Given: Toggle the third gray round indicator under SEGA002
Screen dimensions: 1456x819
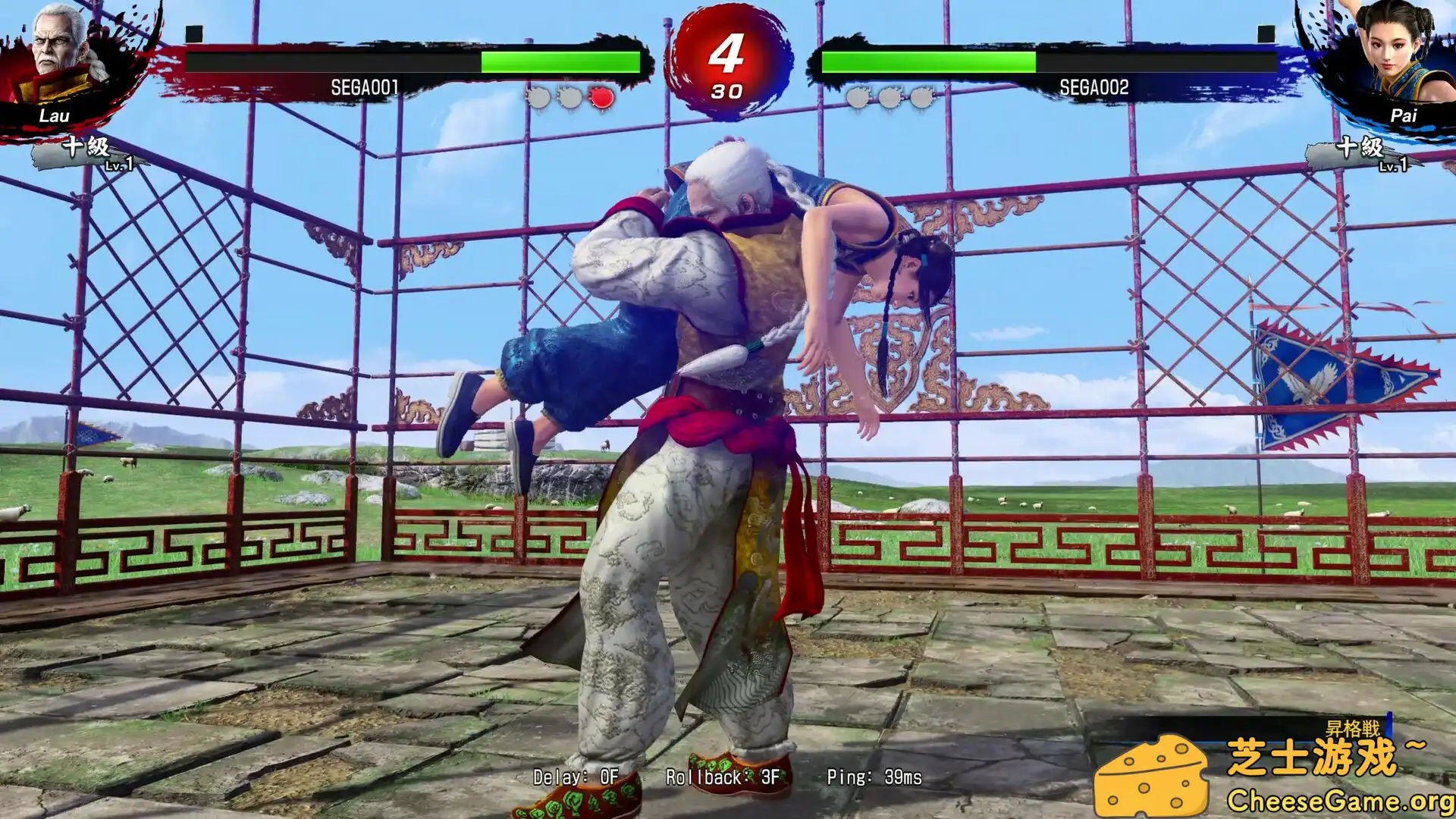Looking at the screenshot, I should click(x=923, y=97).
